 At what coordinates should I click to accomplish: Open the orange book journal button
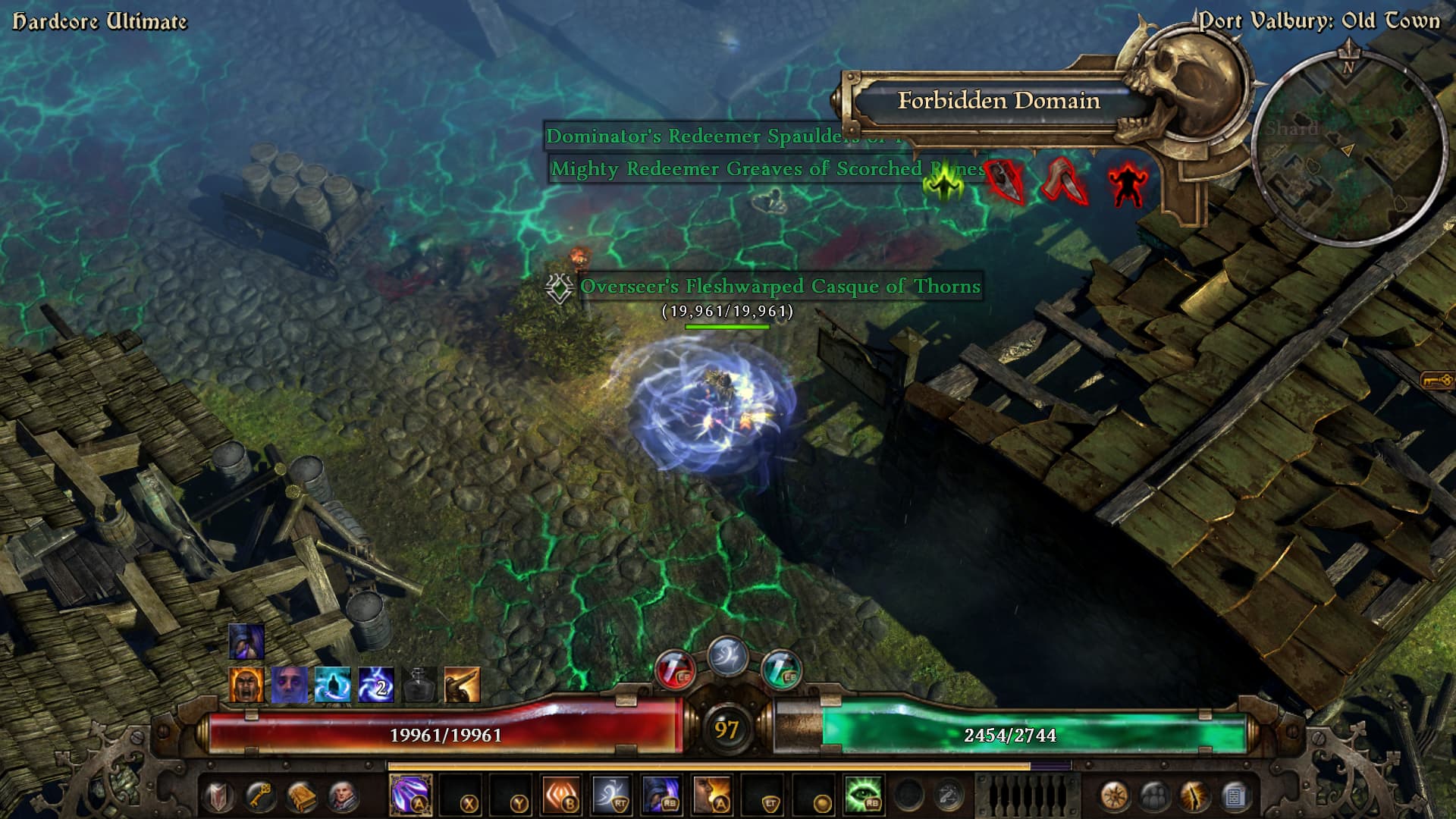301,796
